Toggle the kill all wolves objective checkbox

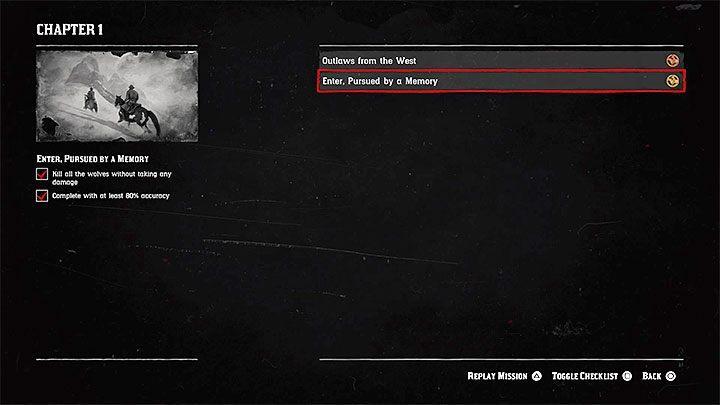pyautogui.click(x=42, y=175)
